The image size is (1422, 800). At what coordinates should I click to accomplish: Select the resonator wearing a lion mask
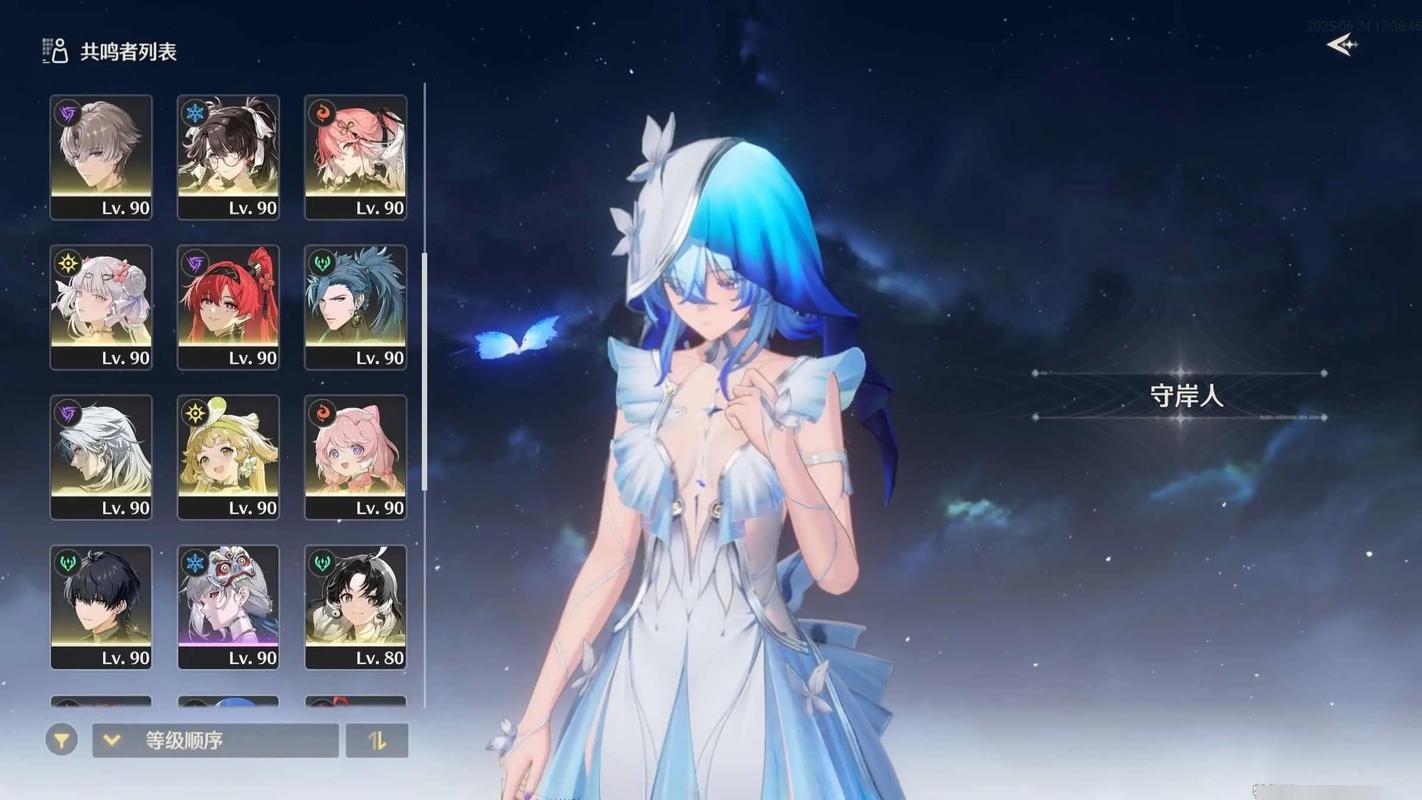point(228,607)
